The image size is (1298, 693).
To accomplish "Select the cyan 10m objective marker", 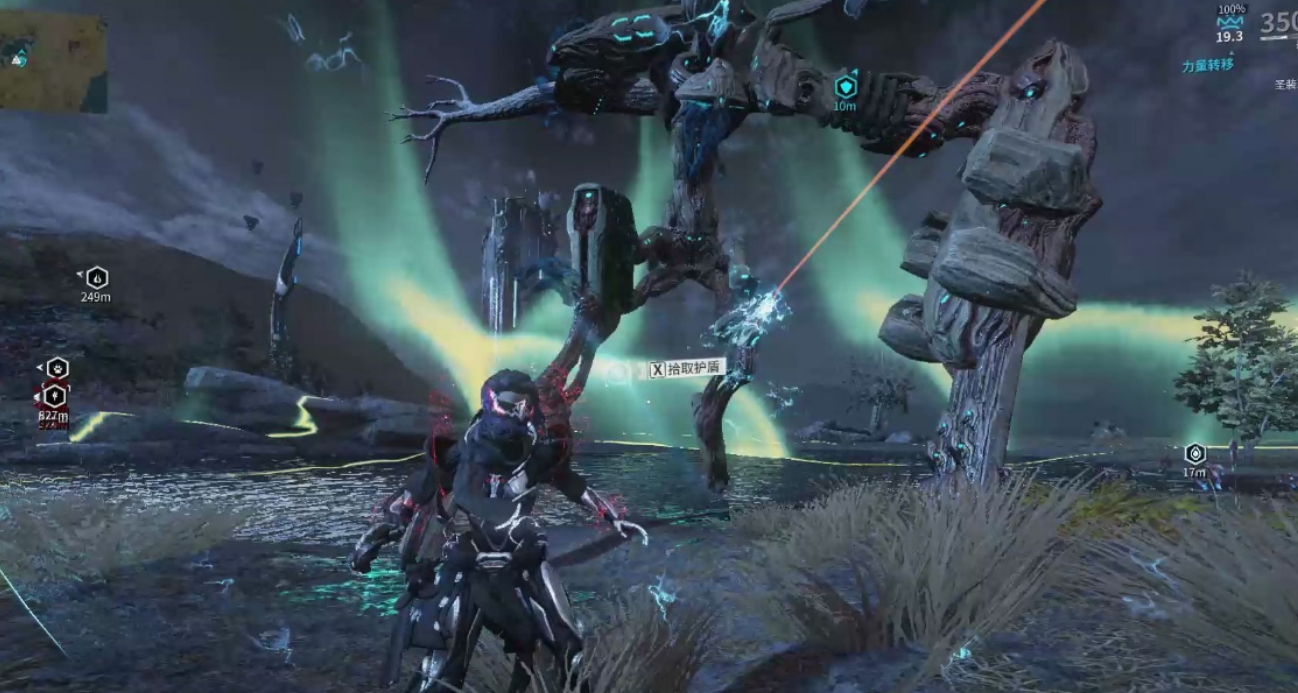I will coord(845,87).
